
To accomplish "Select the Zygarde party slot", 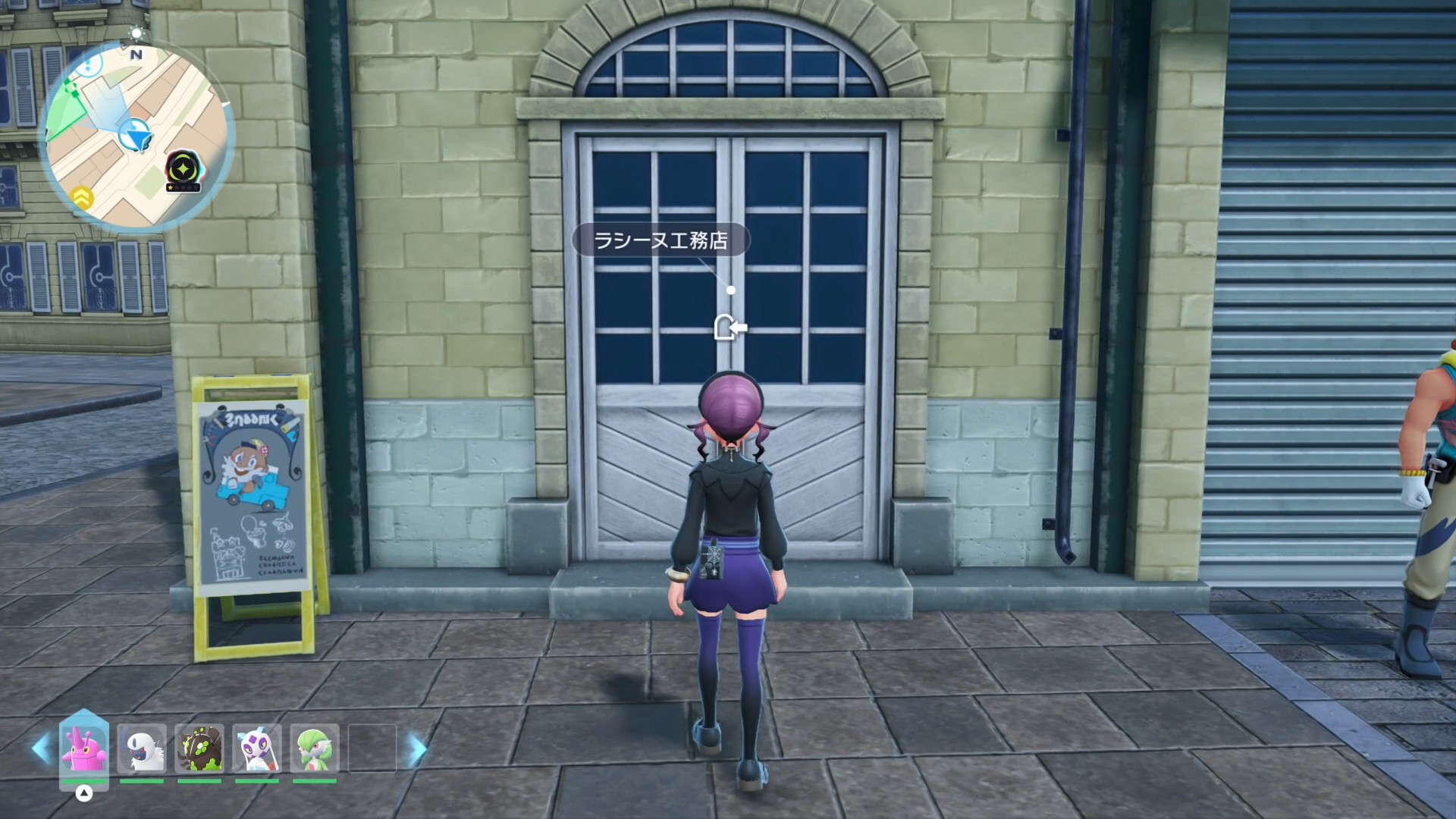I will coord(199,748).
